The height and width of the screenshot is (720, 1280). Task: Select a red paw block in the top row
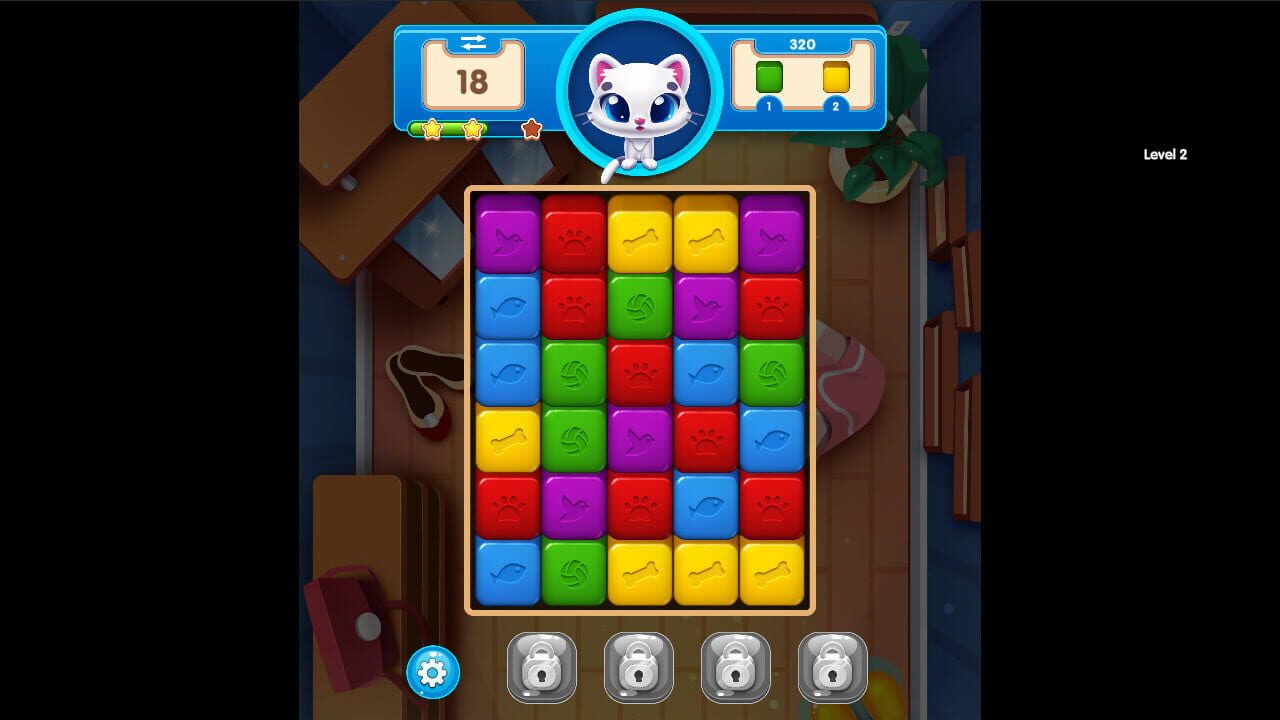[575, 239]
